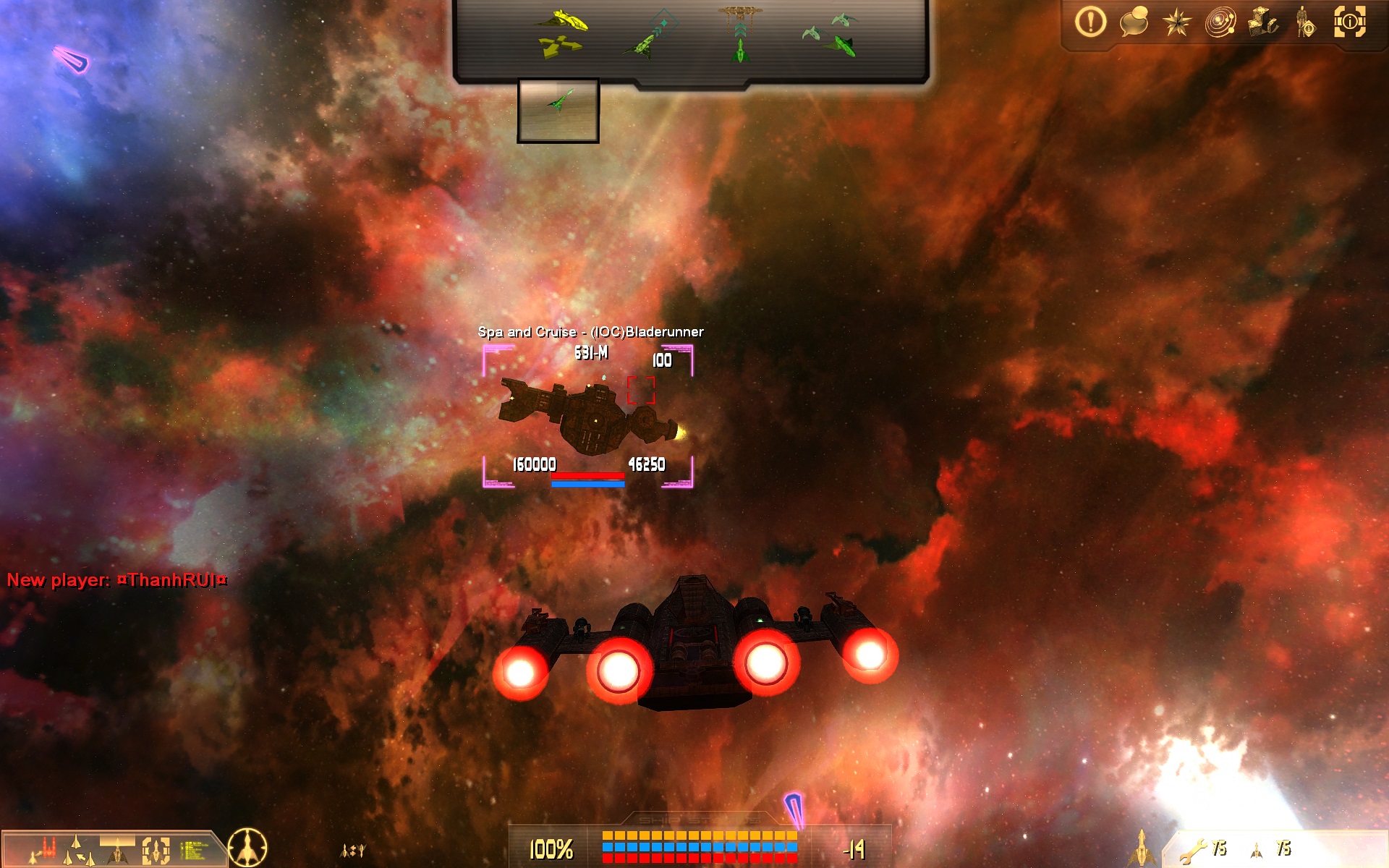Toggle the ship swap arrows icon
This screenshot has height=868, width=1389.
(353, 851)
